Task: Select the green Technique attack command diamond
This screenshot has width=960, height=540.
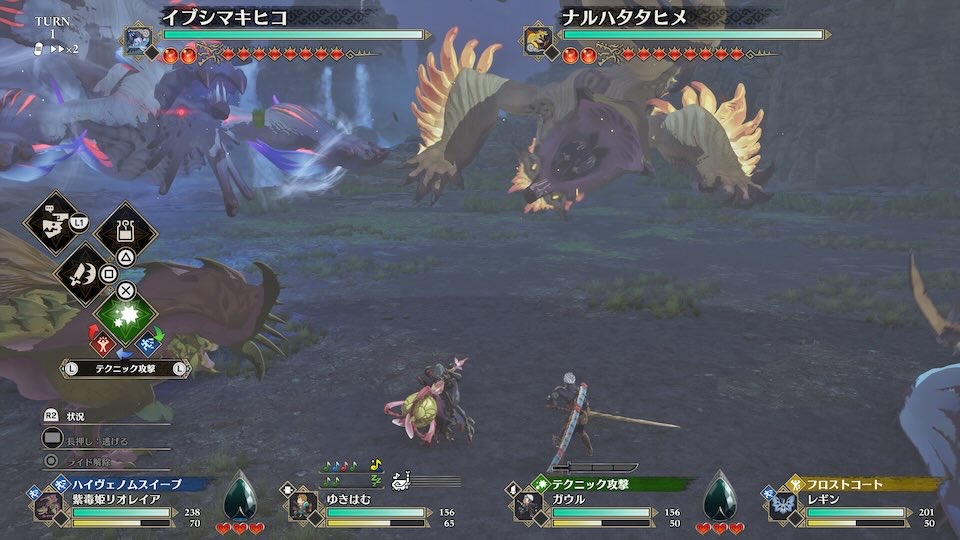Action: pyautogui.click(x=126, y=315)
